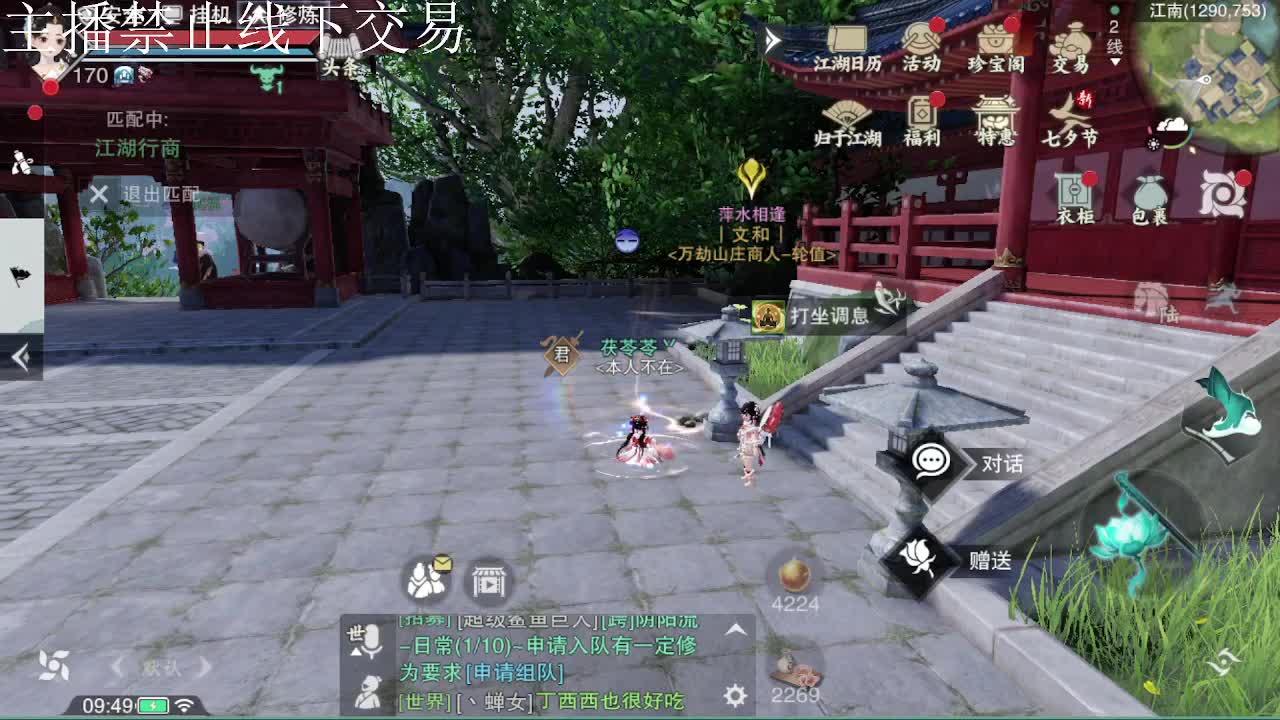Open chat settings with the gear icon

[733, 691]
